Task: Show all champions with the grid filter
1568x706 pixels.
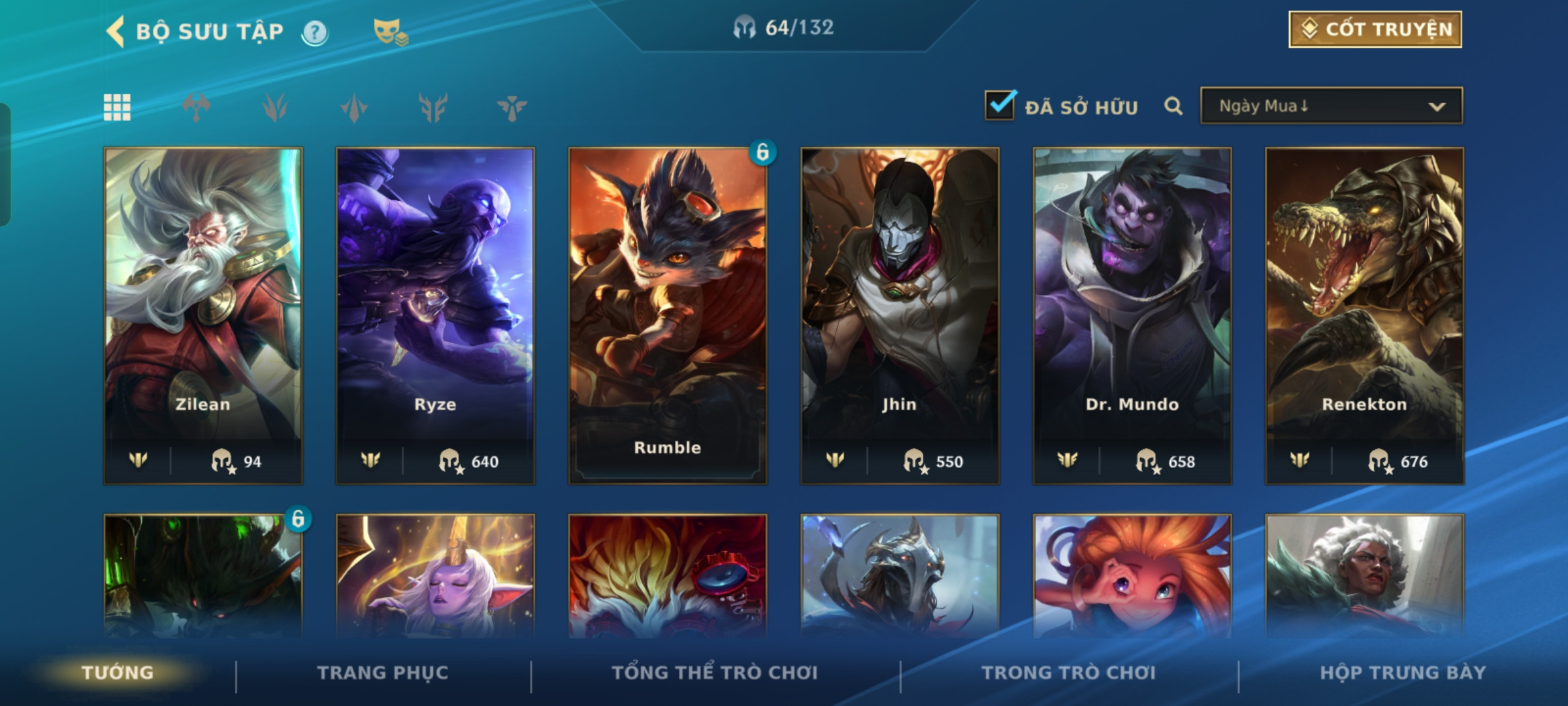Action: click(x=117, y=107)
